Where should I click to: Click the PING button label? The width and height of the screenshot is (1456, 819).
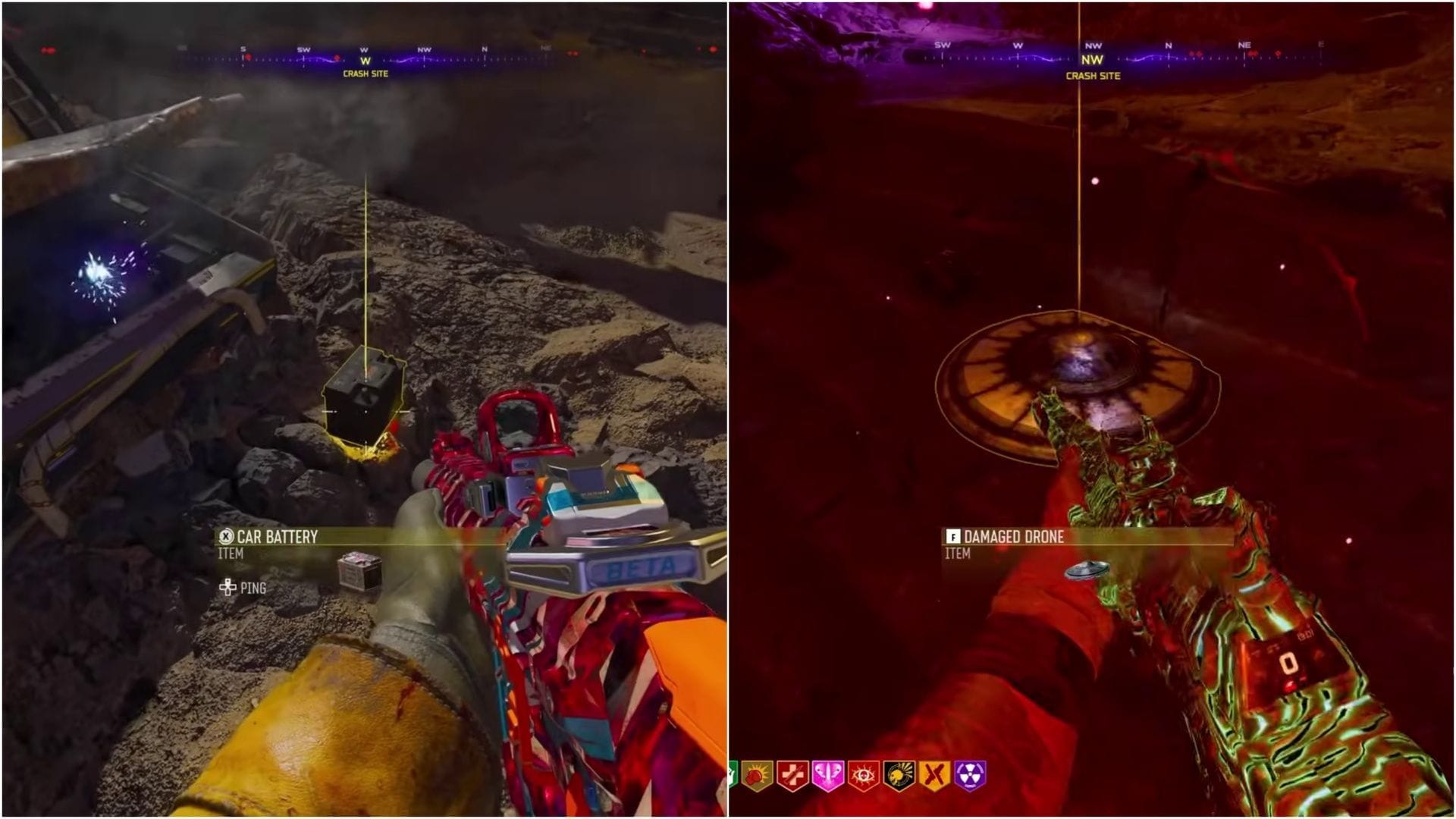[x=254, y=586]
